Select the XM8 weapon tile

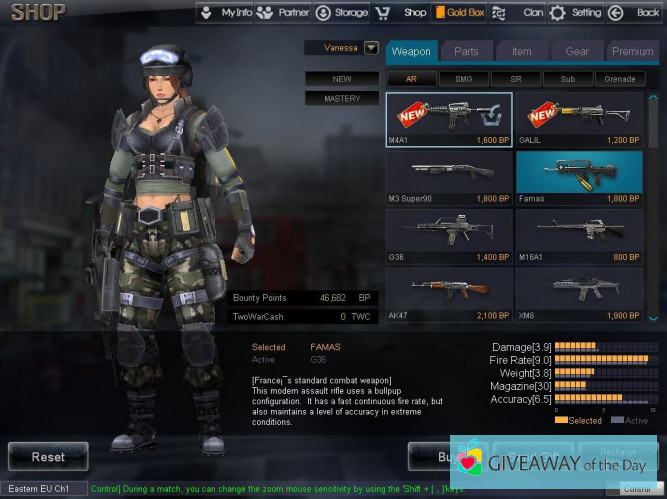[x=580, y=294]
